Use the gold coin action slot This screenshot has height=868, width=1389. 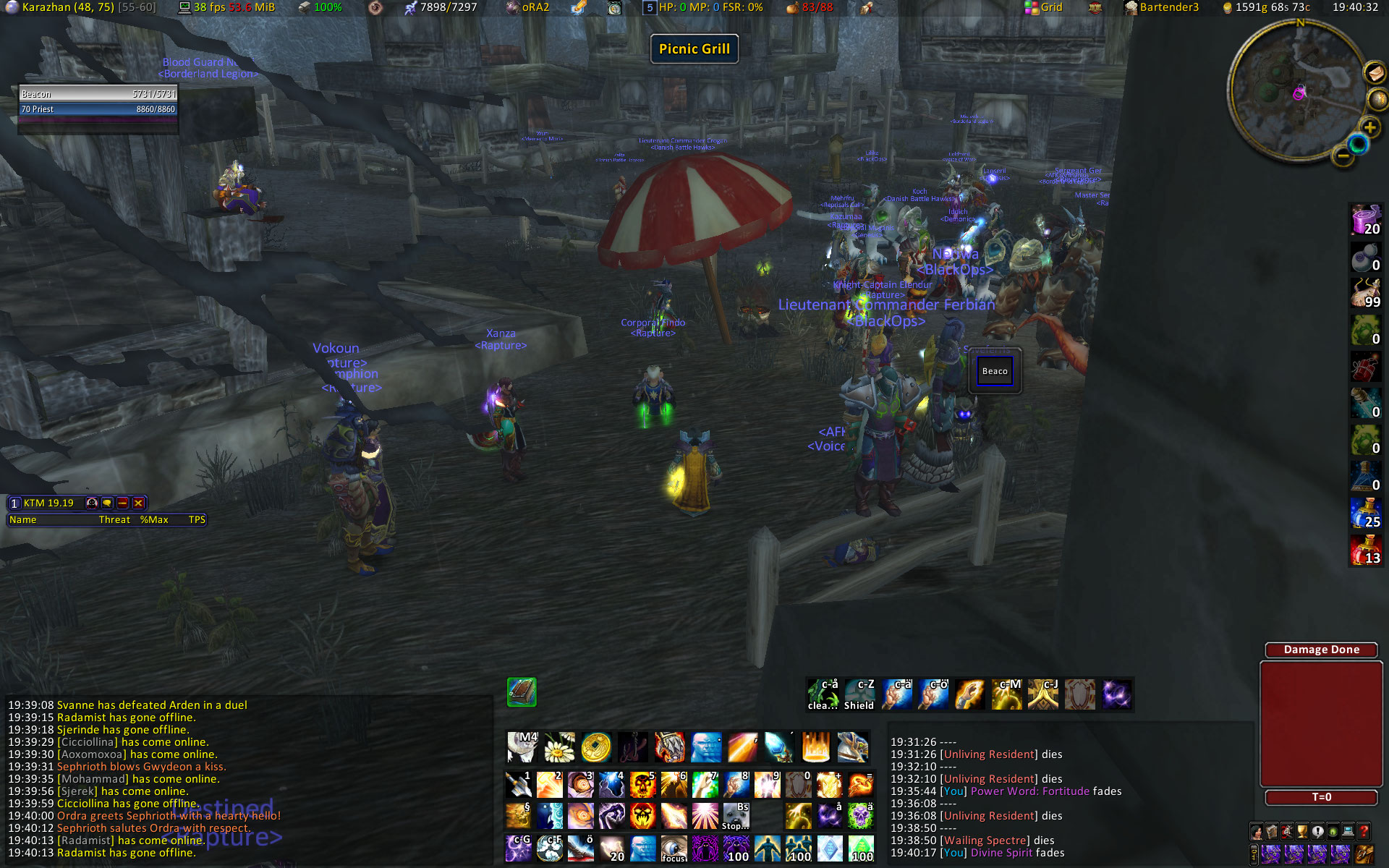[596, 747]
